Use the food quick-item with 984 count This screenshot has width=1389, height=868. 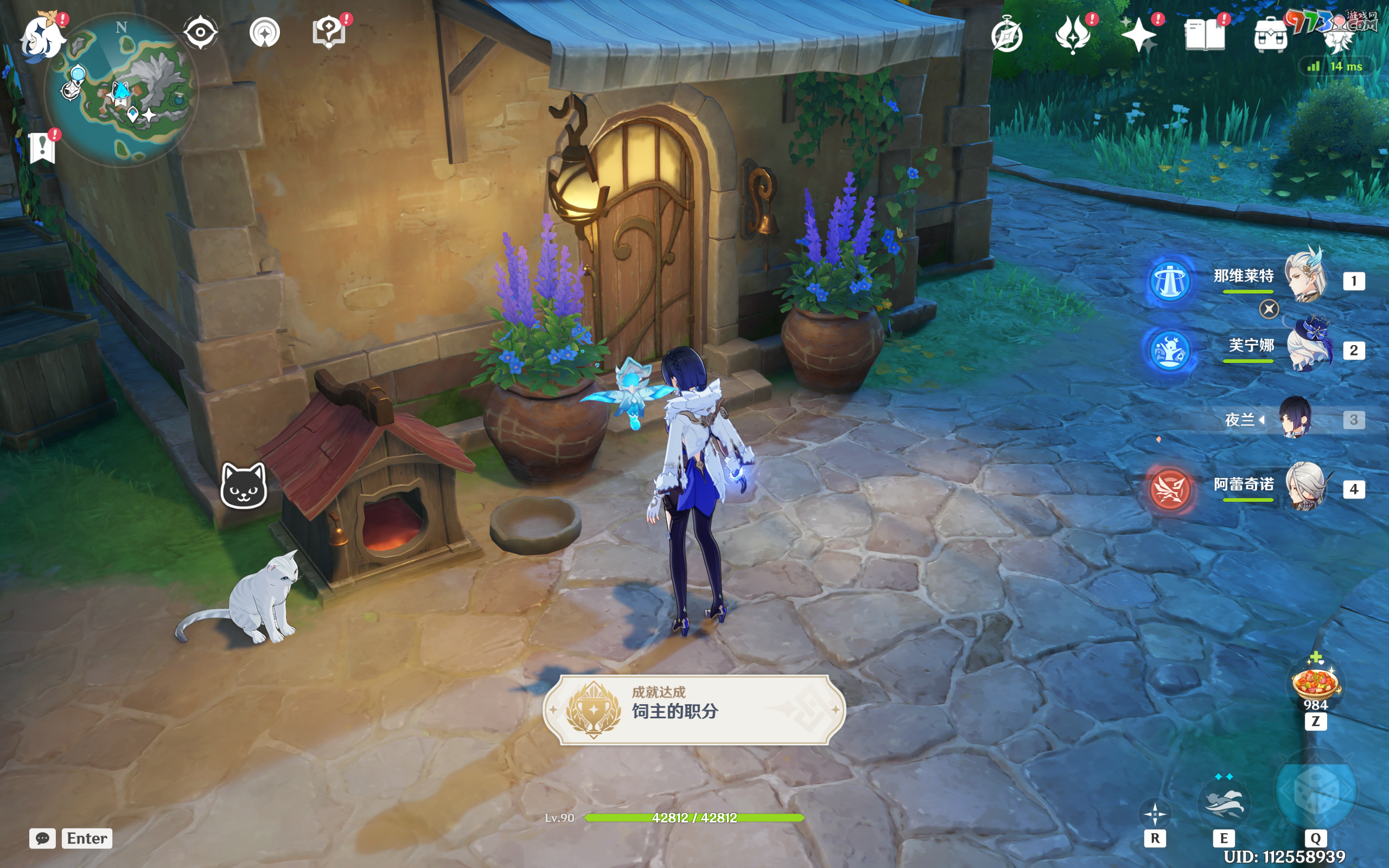[x=1315, y=683]
